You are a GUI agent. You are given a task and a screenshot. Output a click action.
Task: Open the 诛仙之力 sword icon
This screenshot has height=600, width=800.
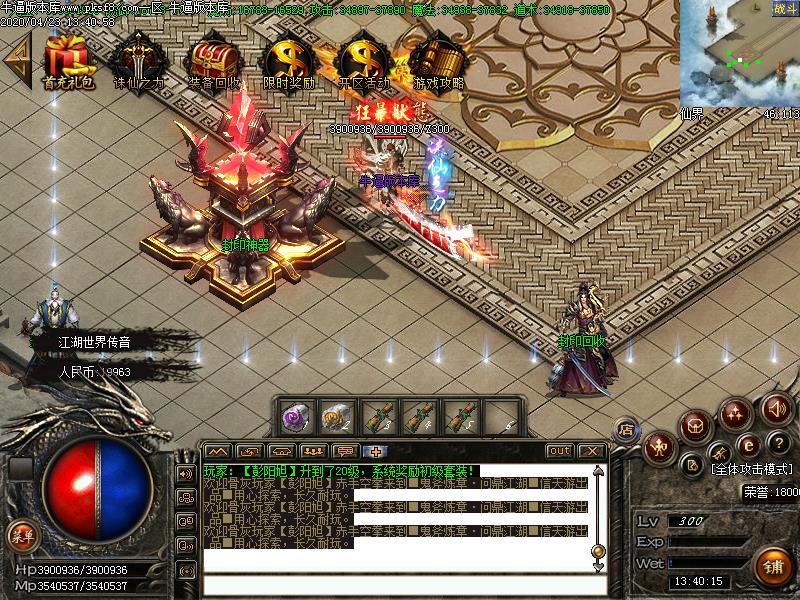139,61
